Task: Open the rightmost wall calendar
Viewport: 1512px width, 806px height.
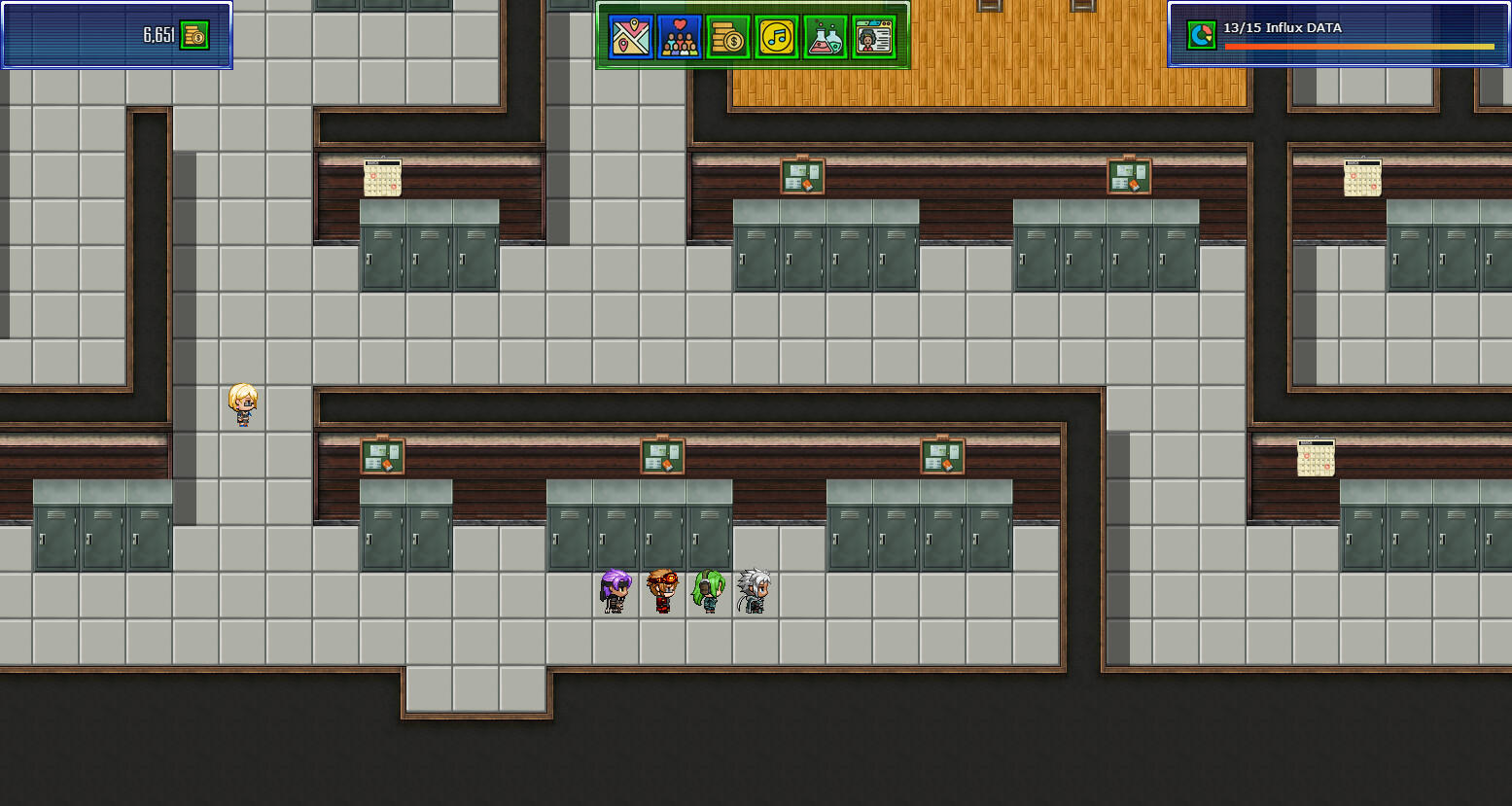Action: pyautogui.click(x=1363, y=177)
